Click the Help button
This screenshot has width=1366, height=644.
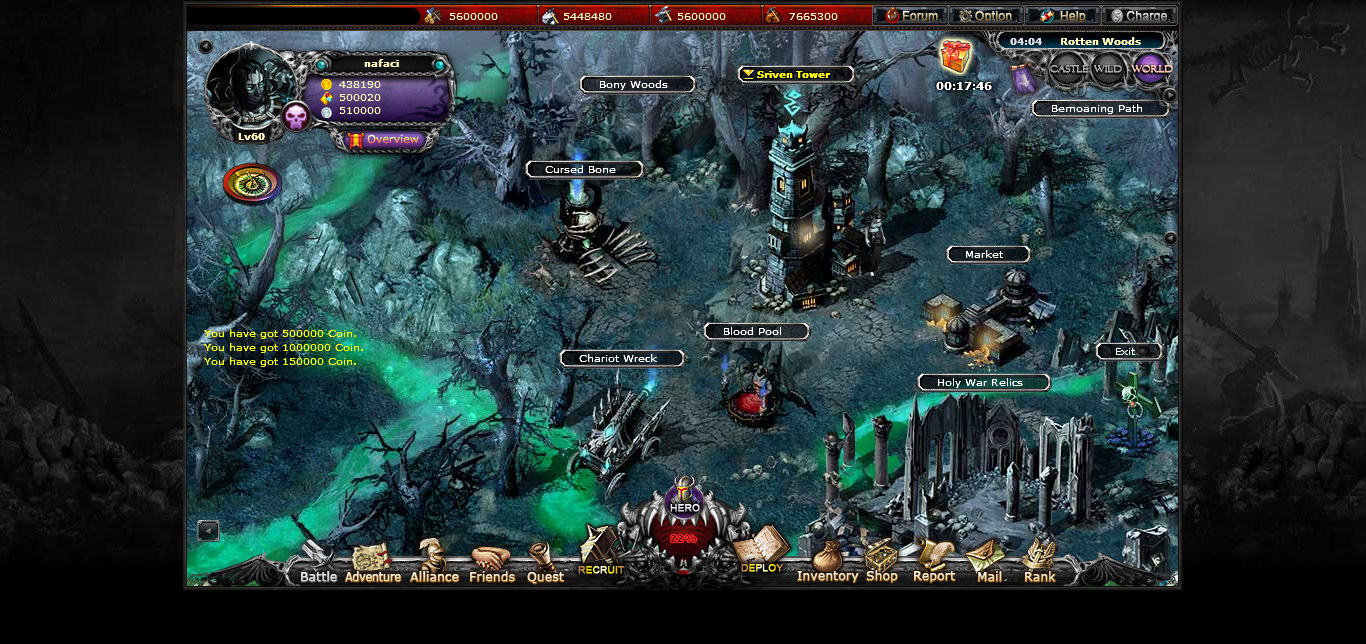[x=1062, y=16]
